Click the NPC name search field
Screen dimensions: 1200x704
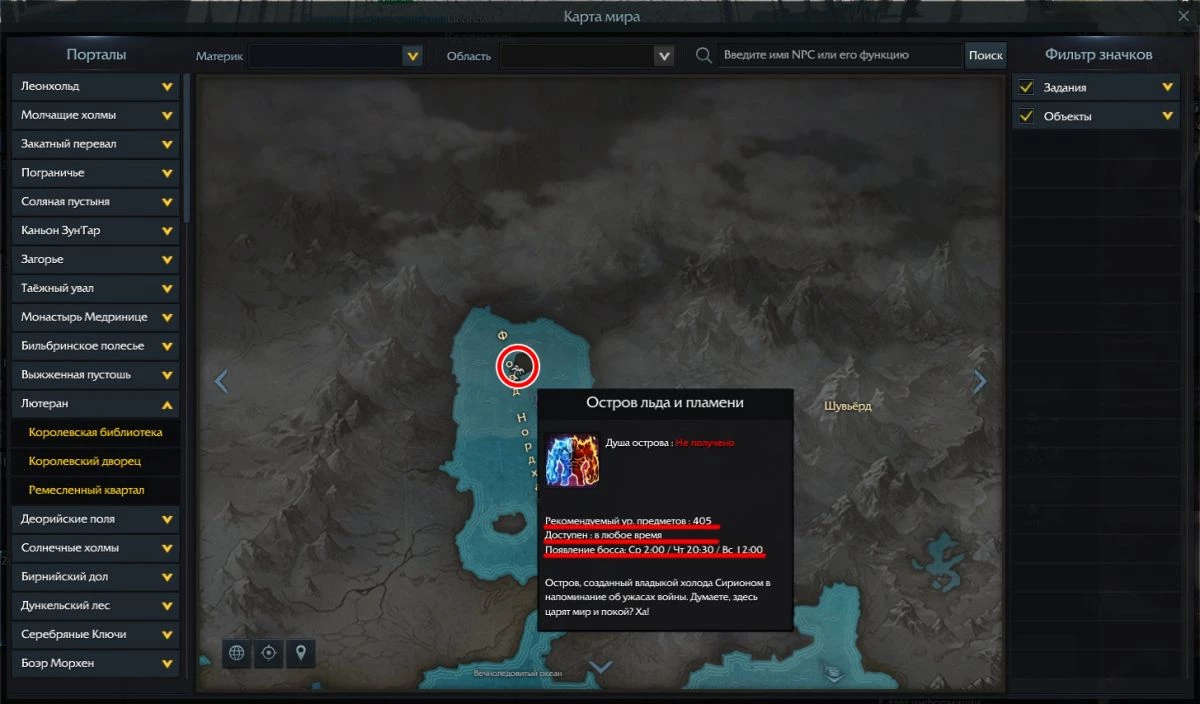(838, 55)
